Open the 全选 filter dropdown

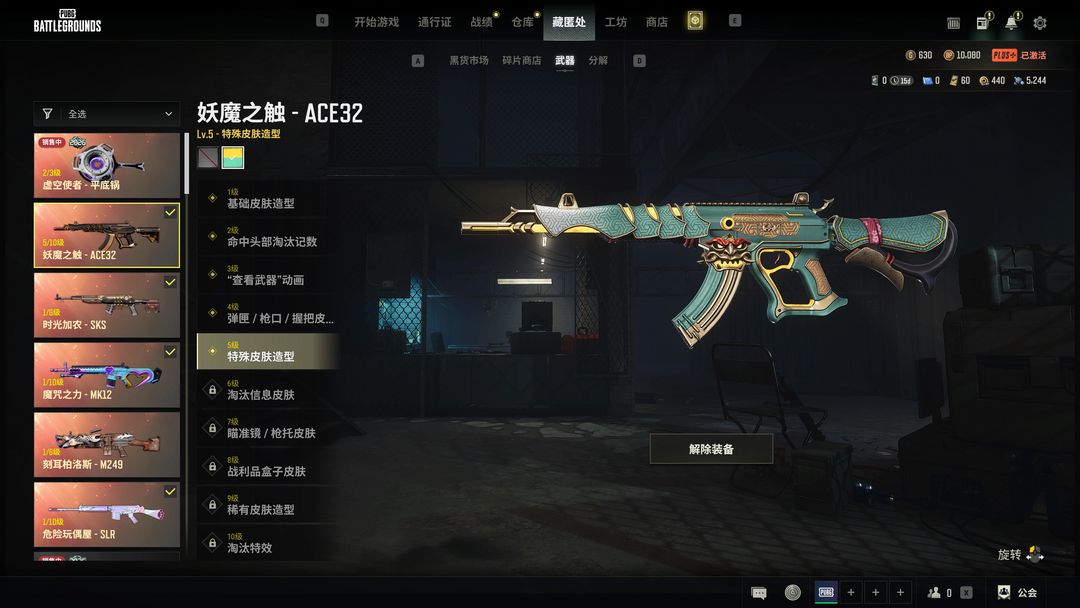pyautogui.click(x=107, y=114)
